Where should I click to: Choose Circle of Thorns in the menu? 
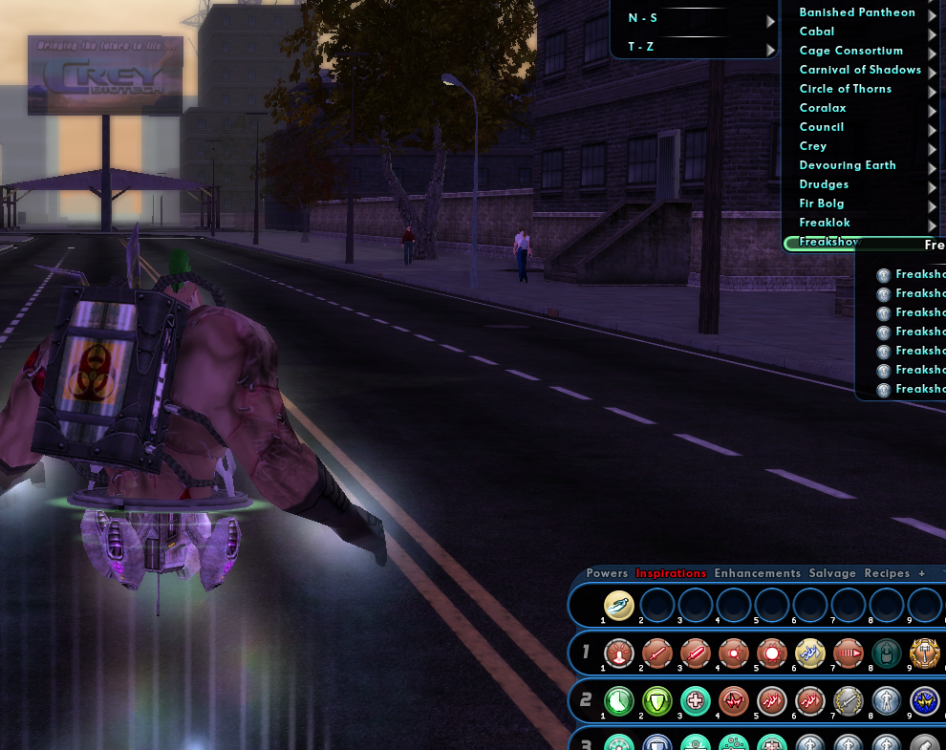[845, 89]
